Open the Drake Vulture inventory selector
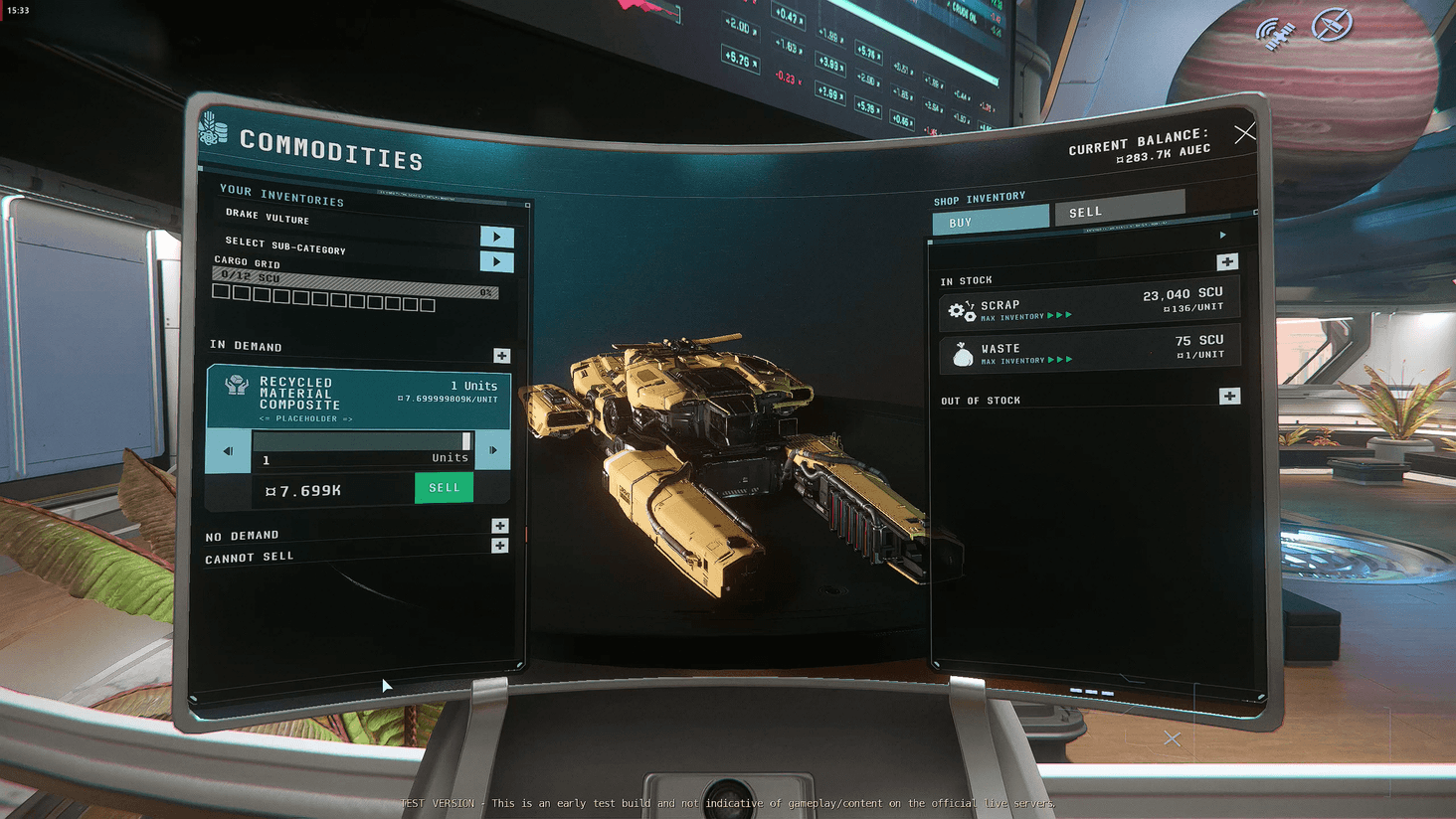This screenshot has height=819, width=1456. coord(496,237)
